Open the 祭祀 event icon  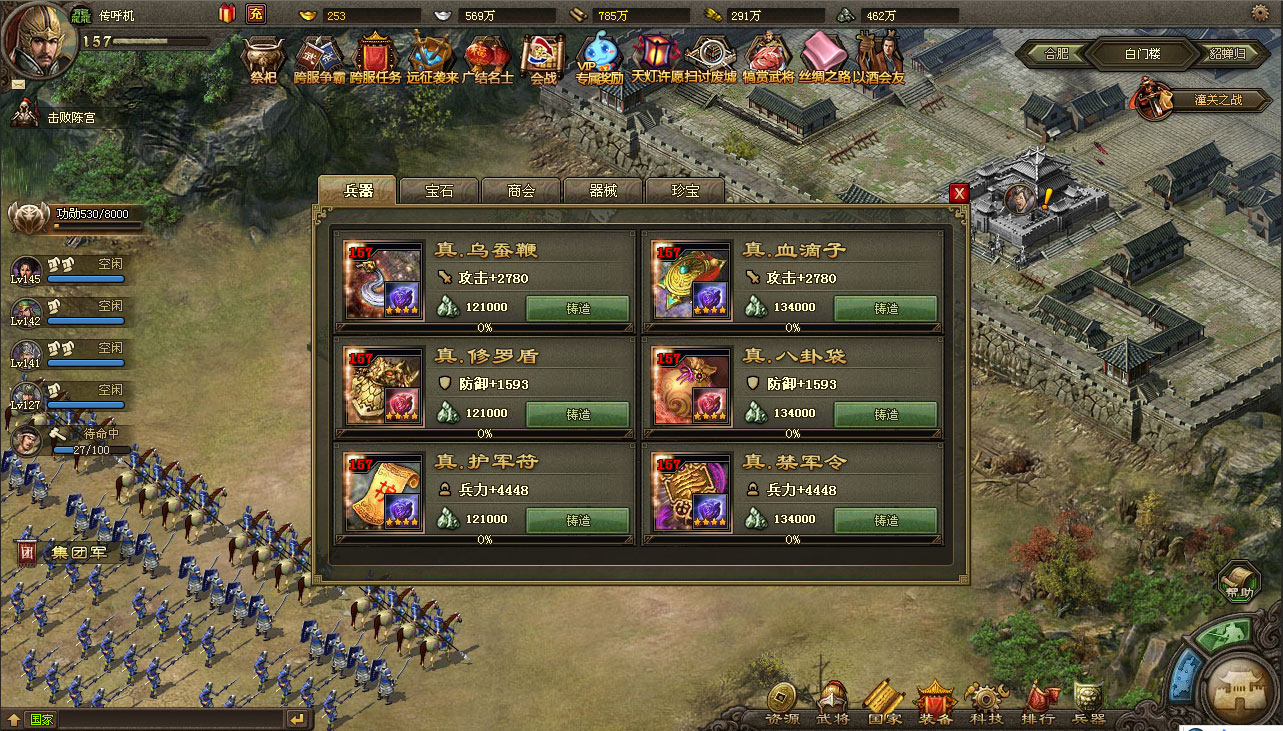[263, 58]
